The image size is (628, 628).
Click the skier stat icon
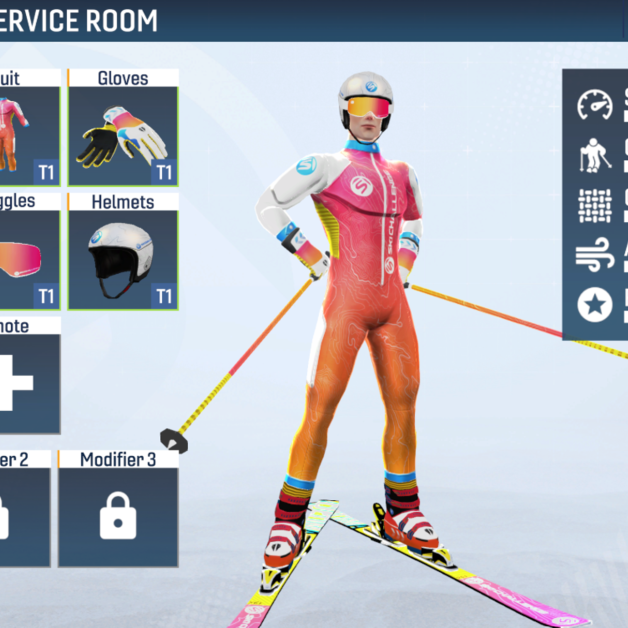tap(595, 155)
